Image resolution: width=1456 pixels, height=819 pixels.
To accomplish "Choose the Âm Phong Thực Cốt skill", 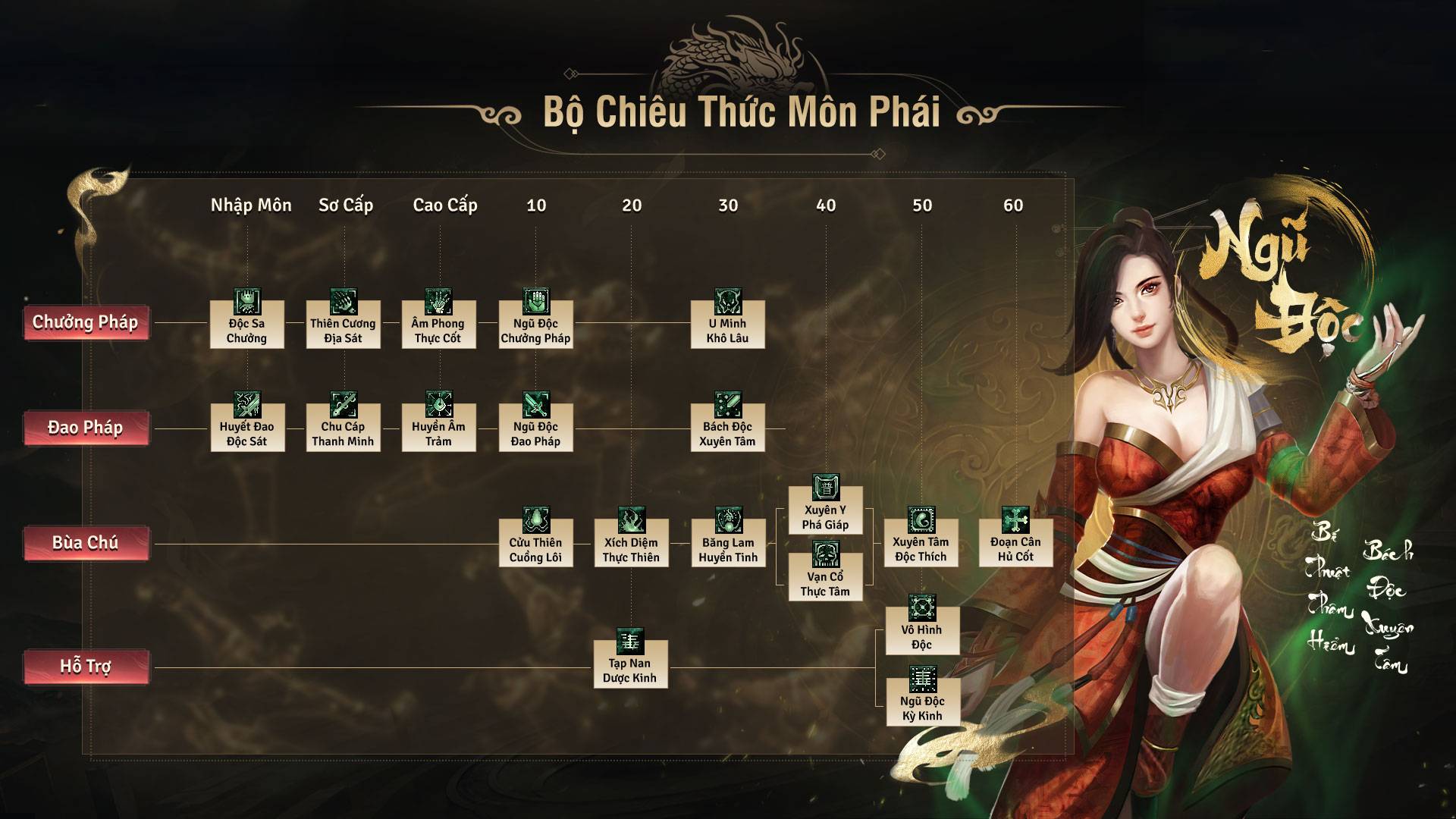I will coord(438,323).
